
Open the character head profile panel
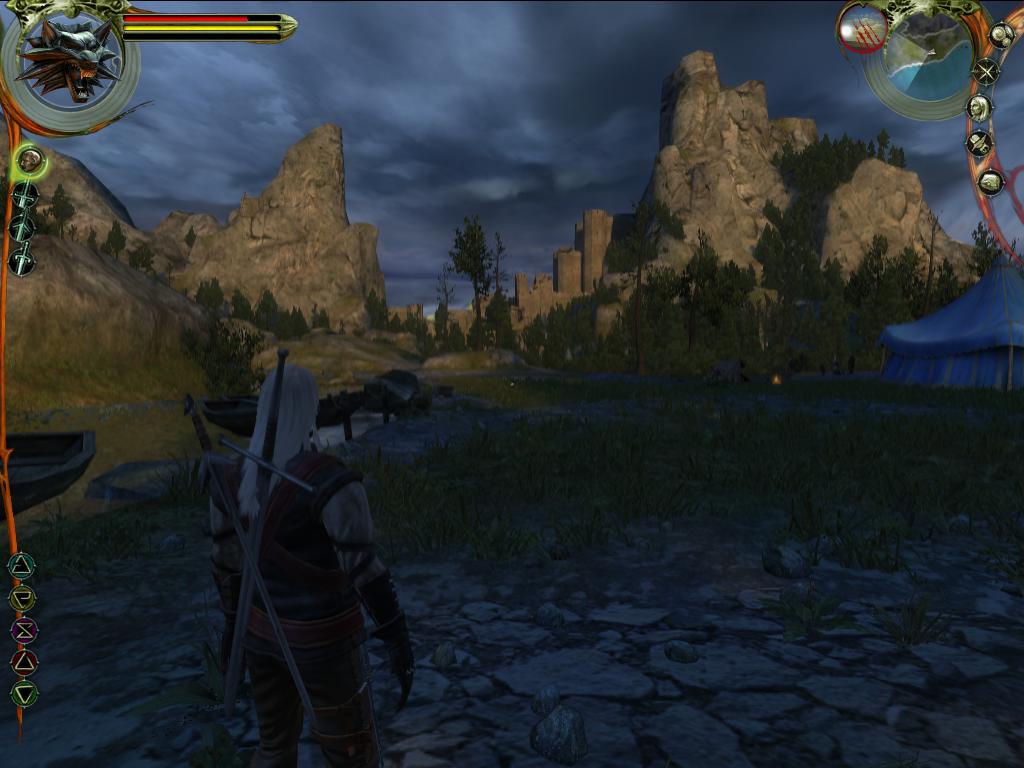tap(979, 108)
